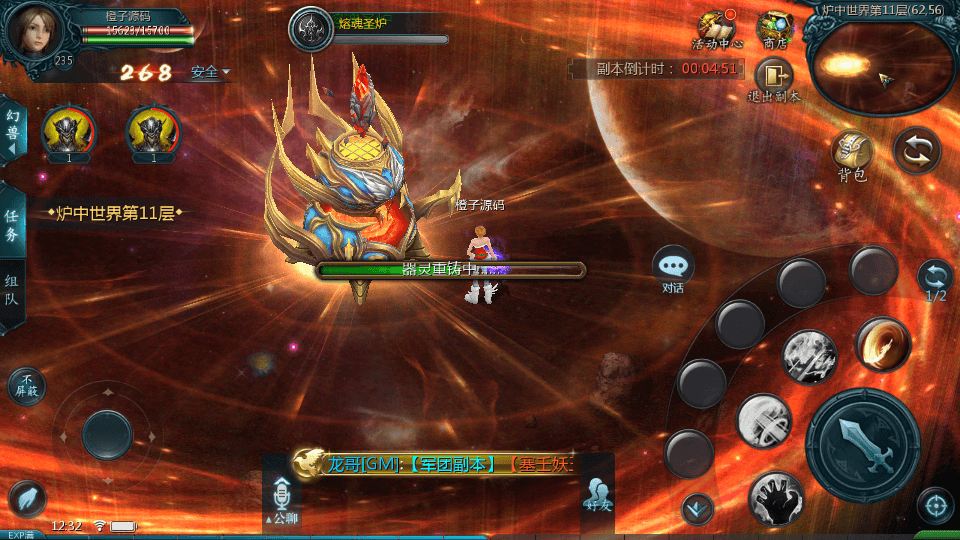This screenshot has height=540, width=960.
Task: Attack with the main sword button
Action: pos(861,443)
